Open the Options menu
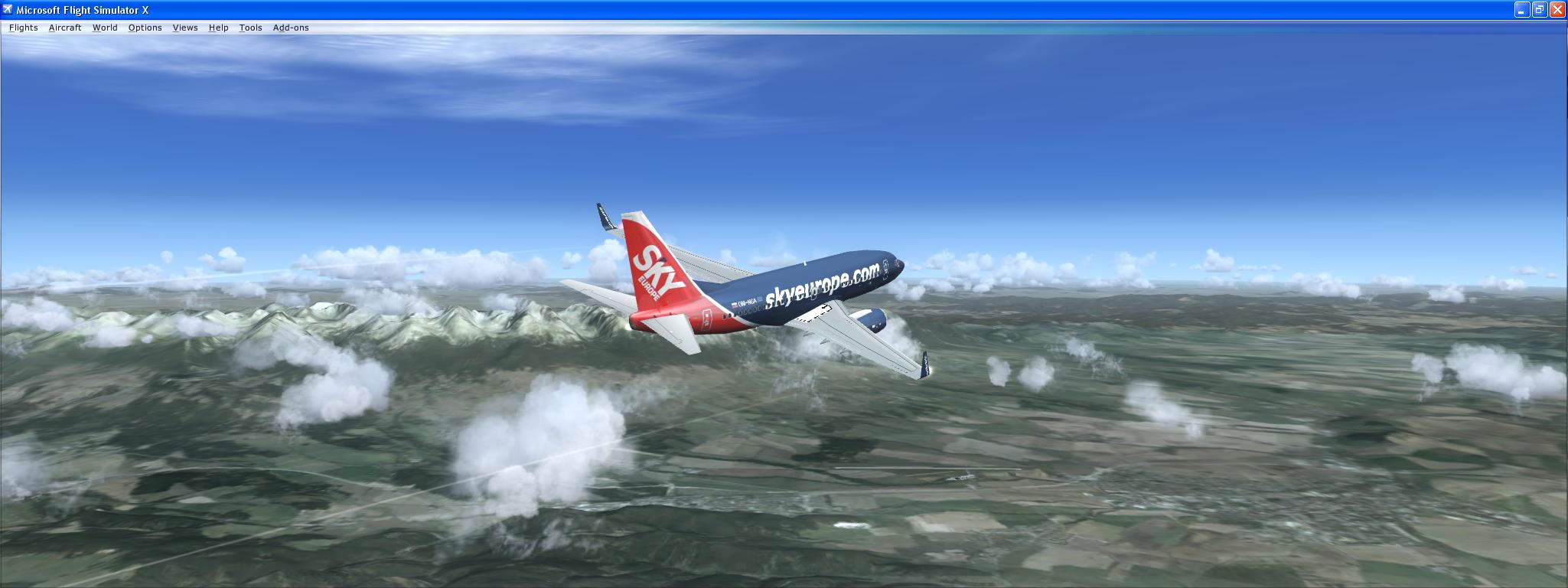Screen dimensions: 1568x588 tap(145, 28)
